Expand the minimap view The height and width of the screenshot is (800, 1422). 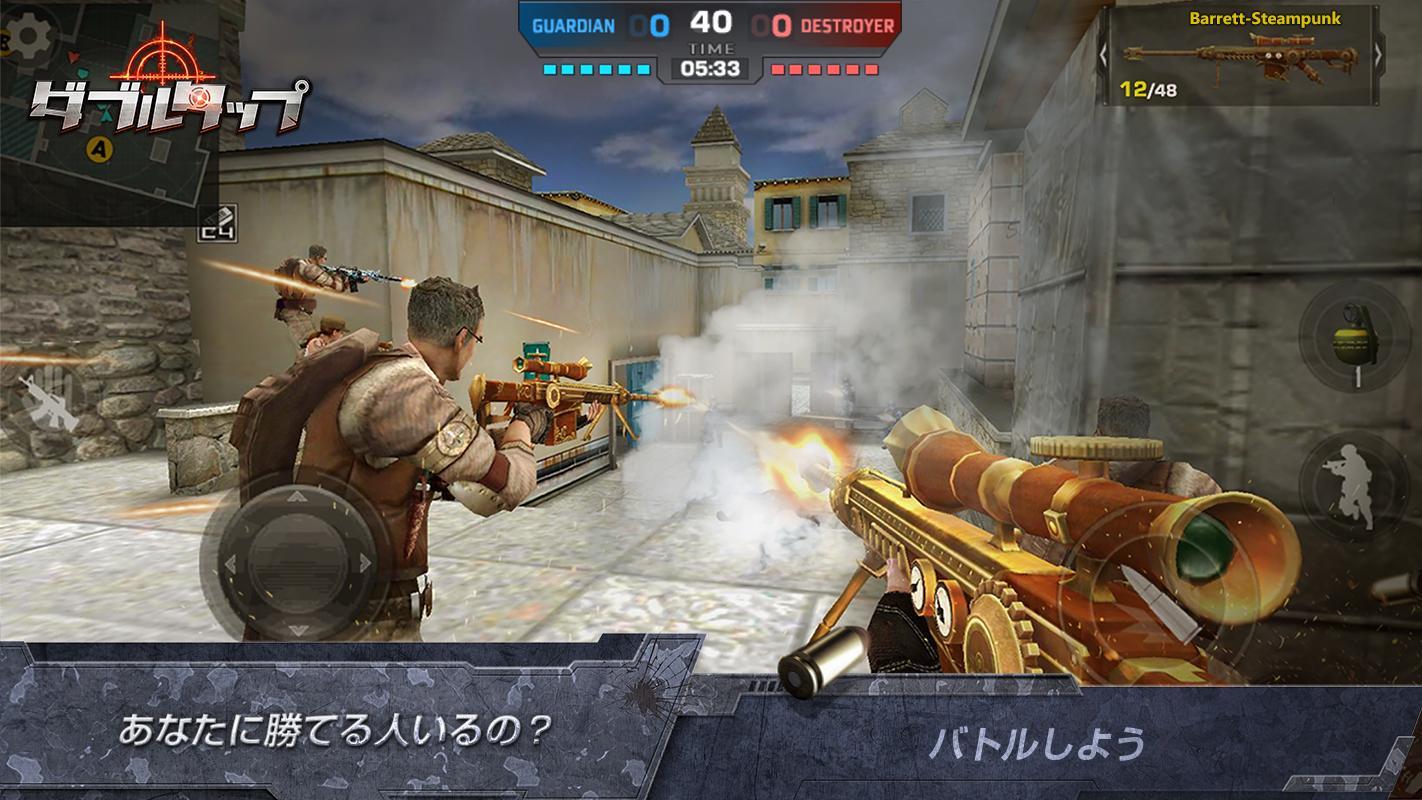click(x=110, y=160)
